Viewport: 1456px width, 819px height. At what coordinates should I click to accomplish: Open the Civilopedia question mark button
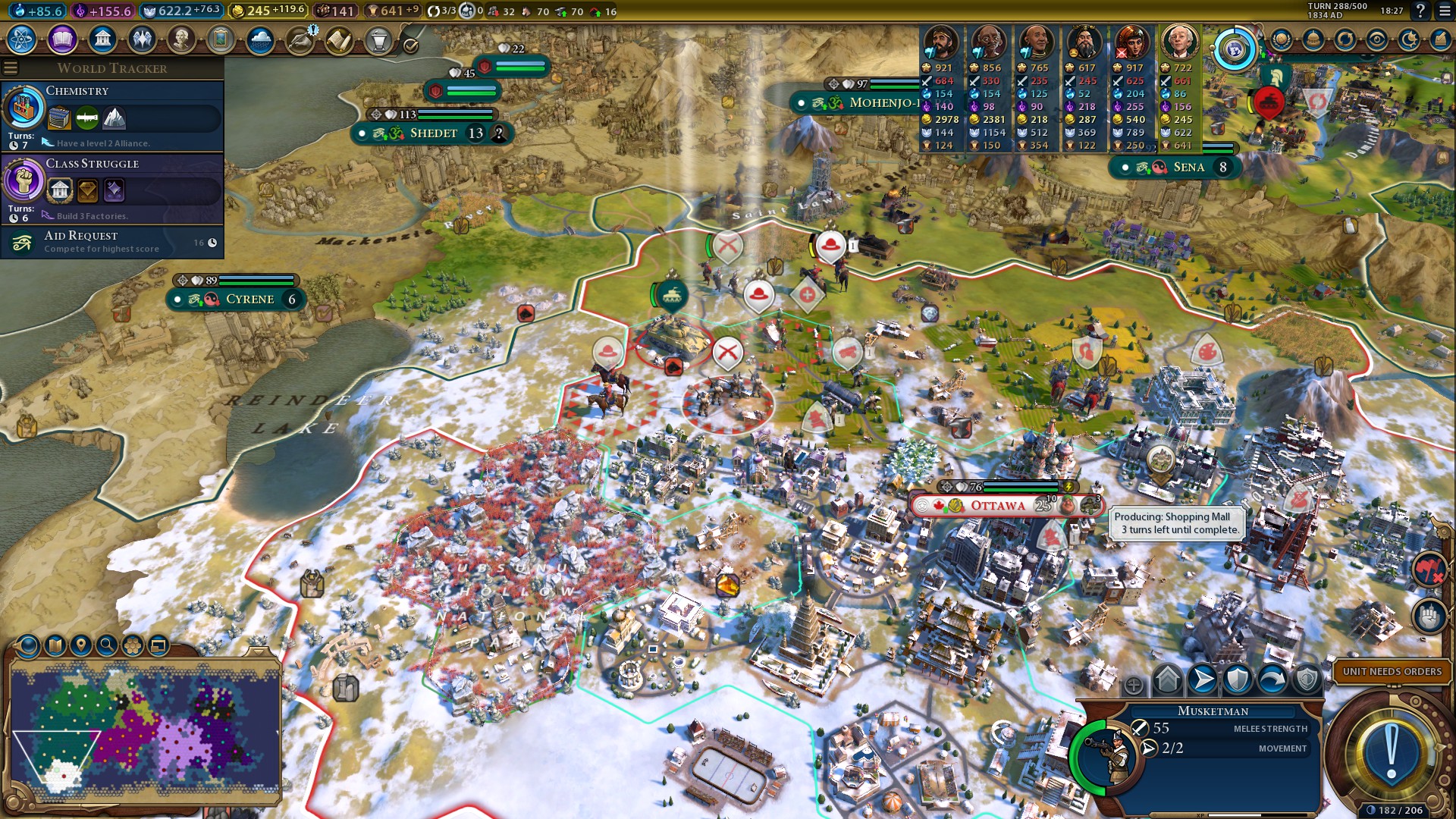pyautogui.click(x=1420, y=11)
